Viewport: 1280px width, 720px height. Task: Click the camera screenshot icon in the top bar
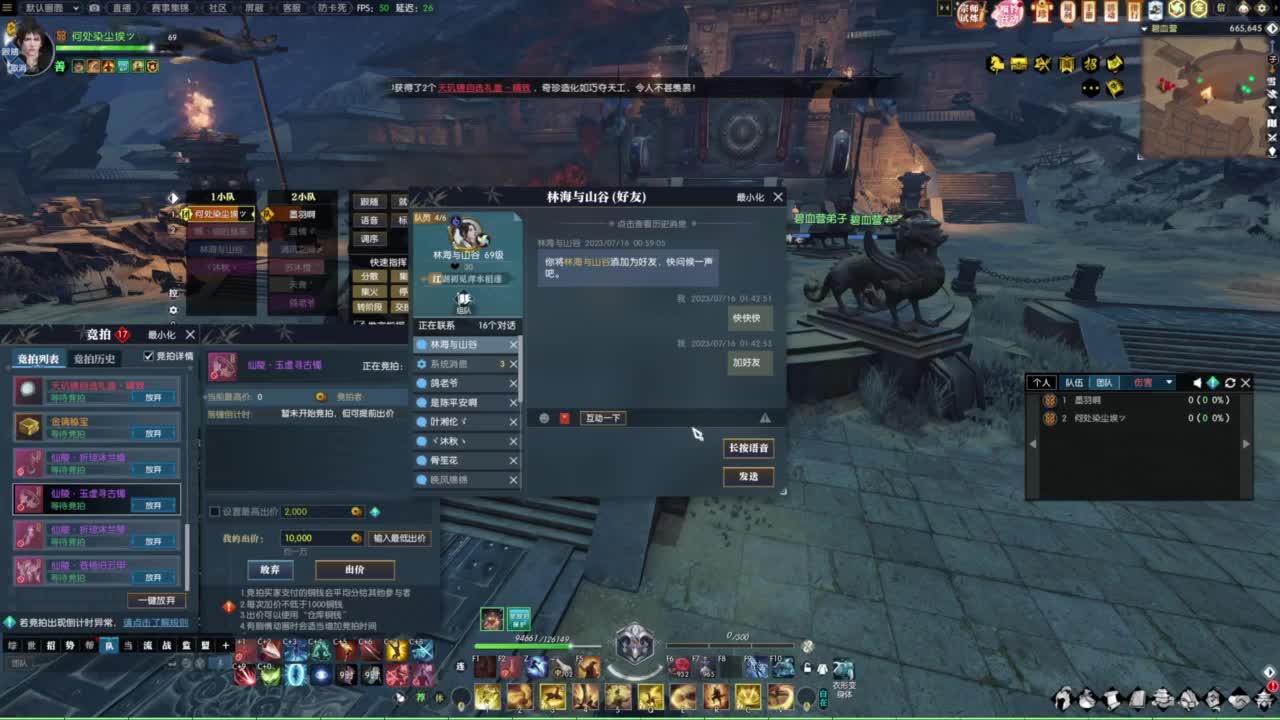(x=93, y=9)
